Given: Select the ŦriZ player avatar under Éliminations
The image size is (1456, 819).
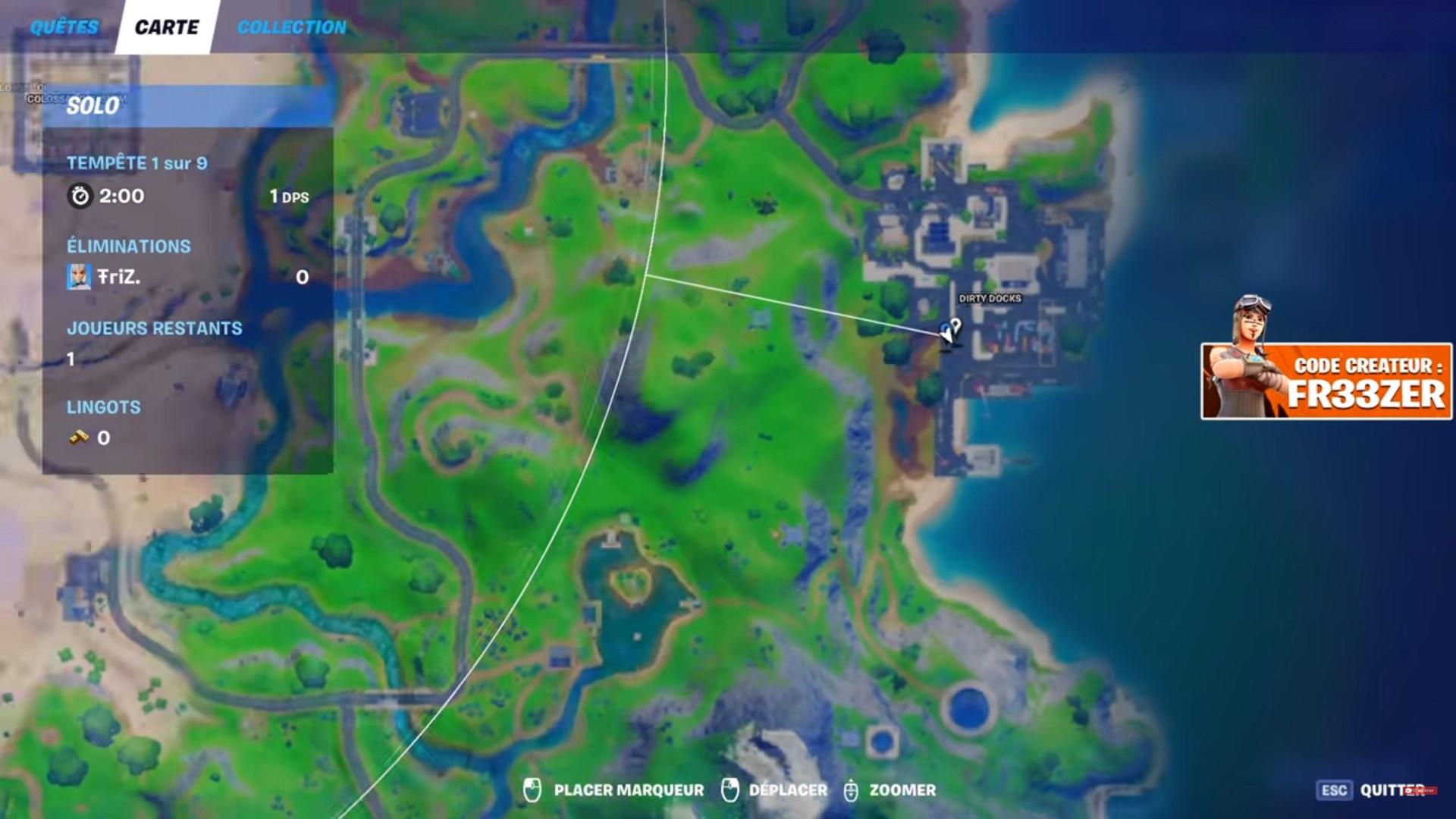Looking at the screenshot, I should pos(78,278).
